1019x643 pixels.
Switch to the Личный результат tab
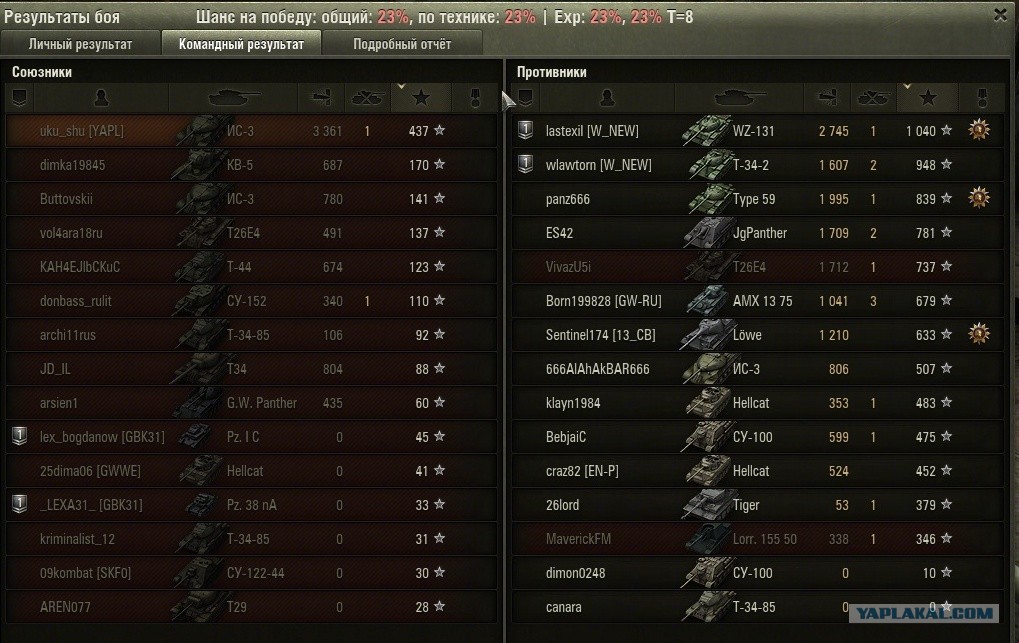(80, 44)
